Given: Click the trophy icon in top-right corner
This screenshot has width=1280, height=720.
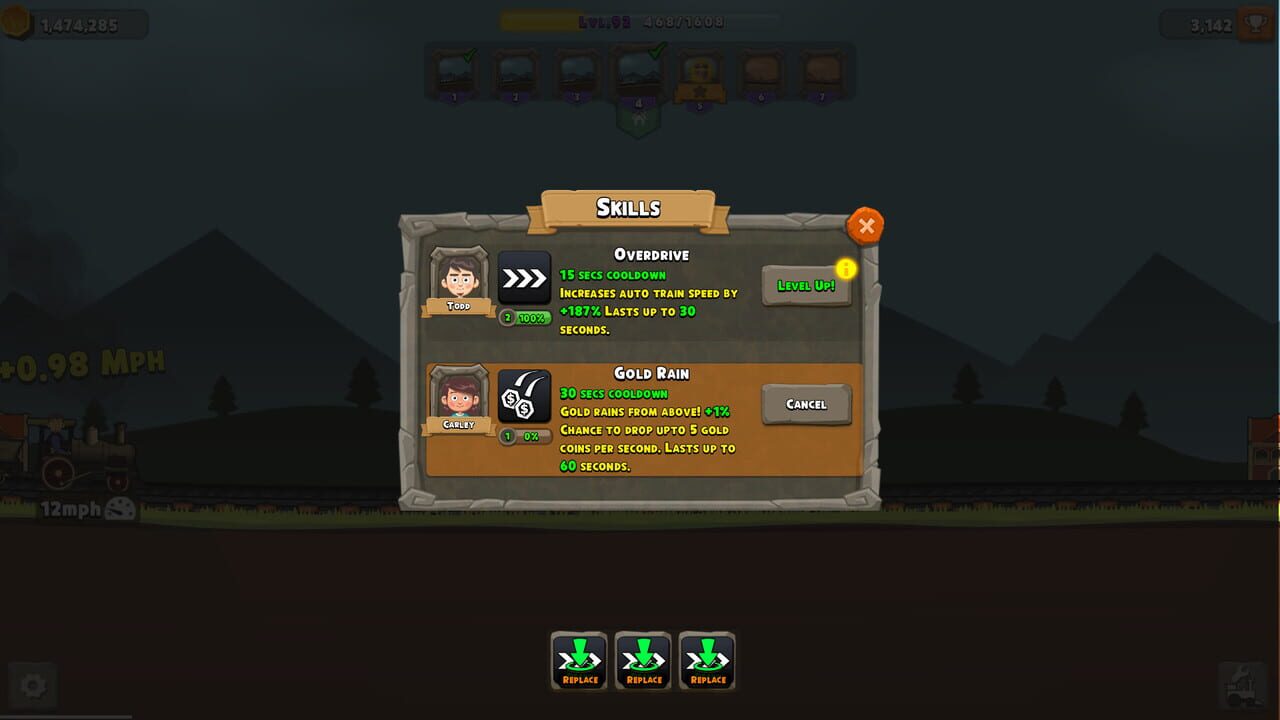Looking at the screenshot, I should pos(1253,20).
